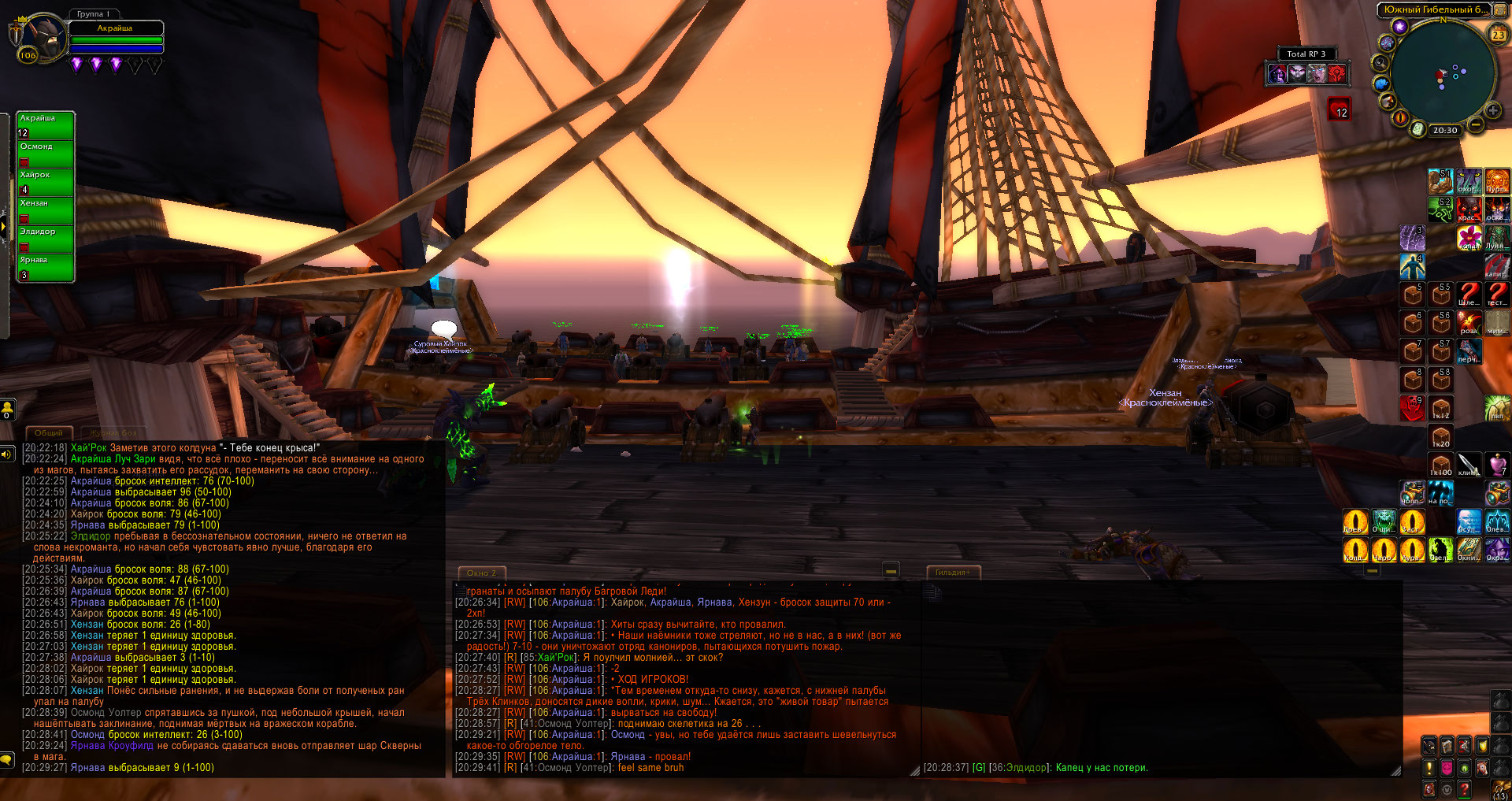Viewport: 1512px width, 801px height.
Task: Zoom out the minimap with minus button
Action: (1476, 124)
